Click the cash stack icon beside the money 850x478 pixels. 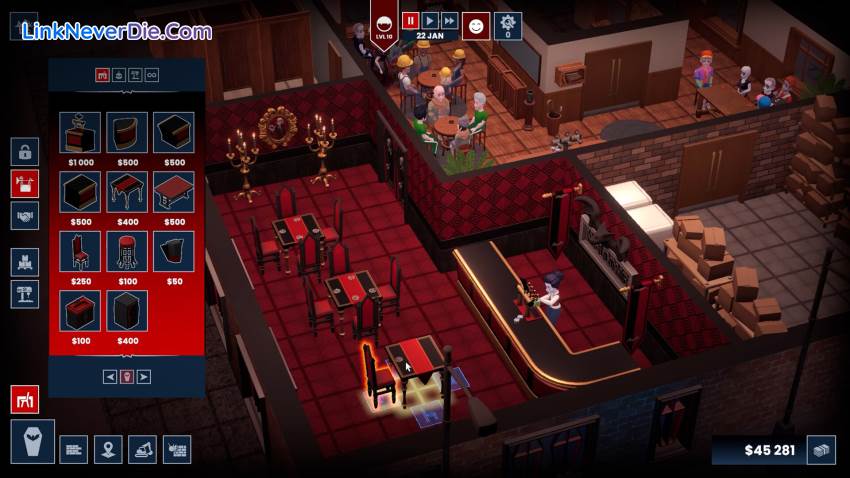pyautogui.click(x=822, y=450)
